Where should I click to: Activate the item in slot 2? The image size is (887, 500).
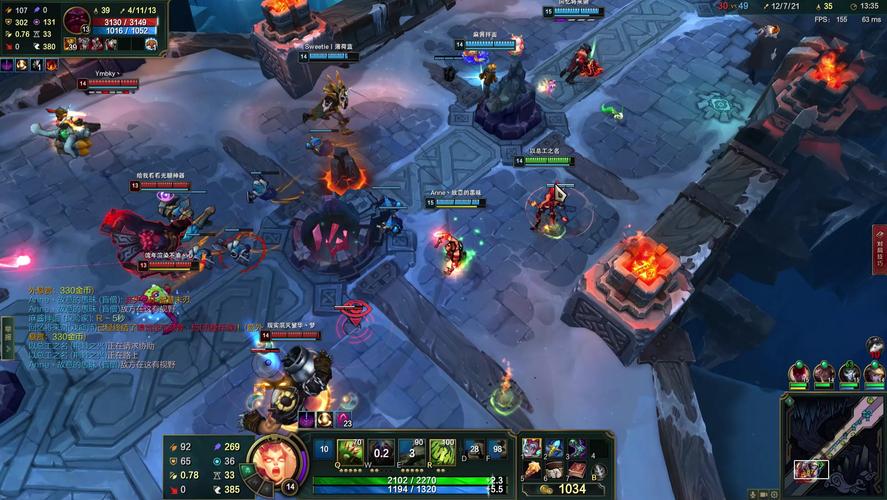click(x=554, y=448)
